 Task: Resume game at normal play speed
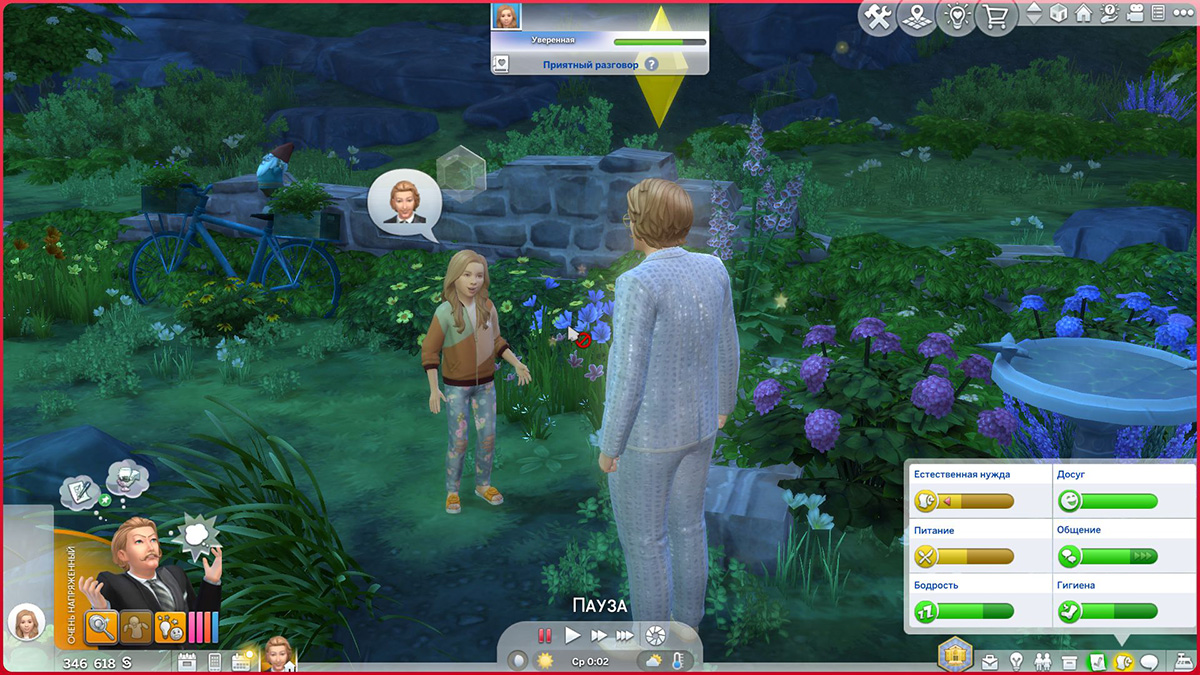(x=573, y=635)
